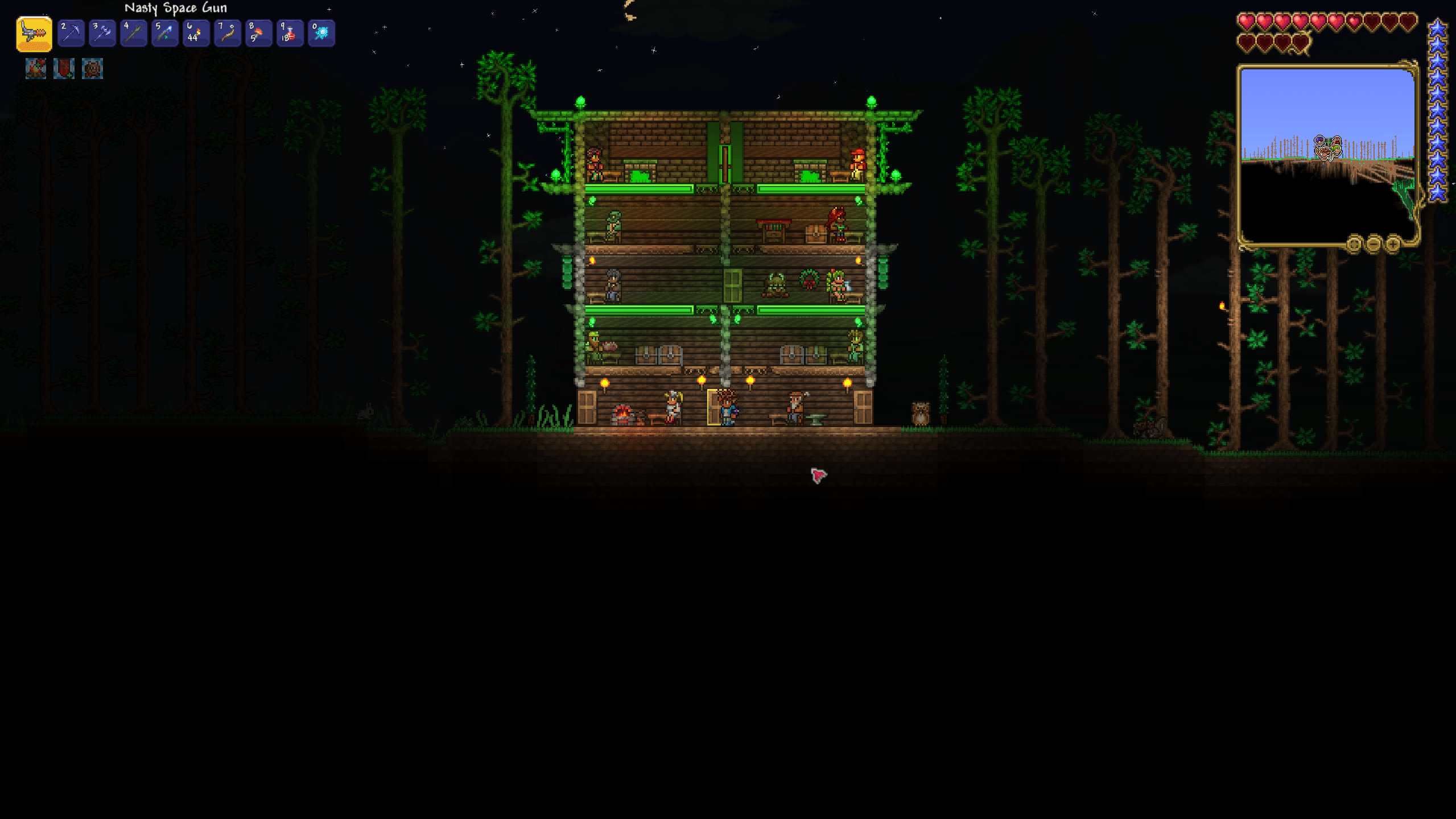The height and width of the screenshot is (819, 1456).
Task: Select the stack of 44 torches in slot 6
Action: tap(196, 33)
